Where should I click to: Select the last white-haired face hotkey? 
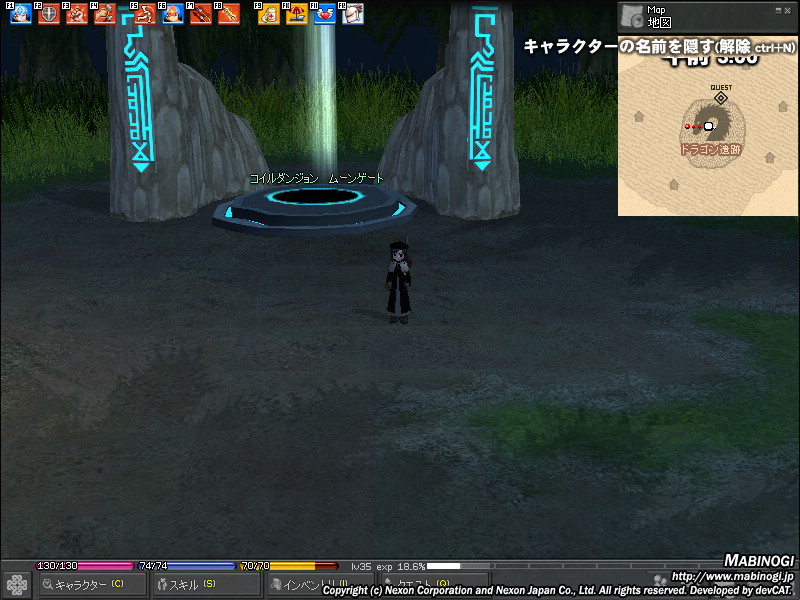[352, 14]
